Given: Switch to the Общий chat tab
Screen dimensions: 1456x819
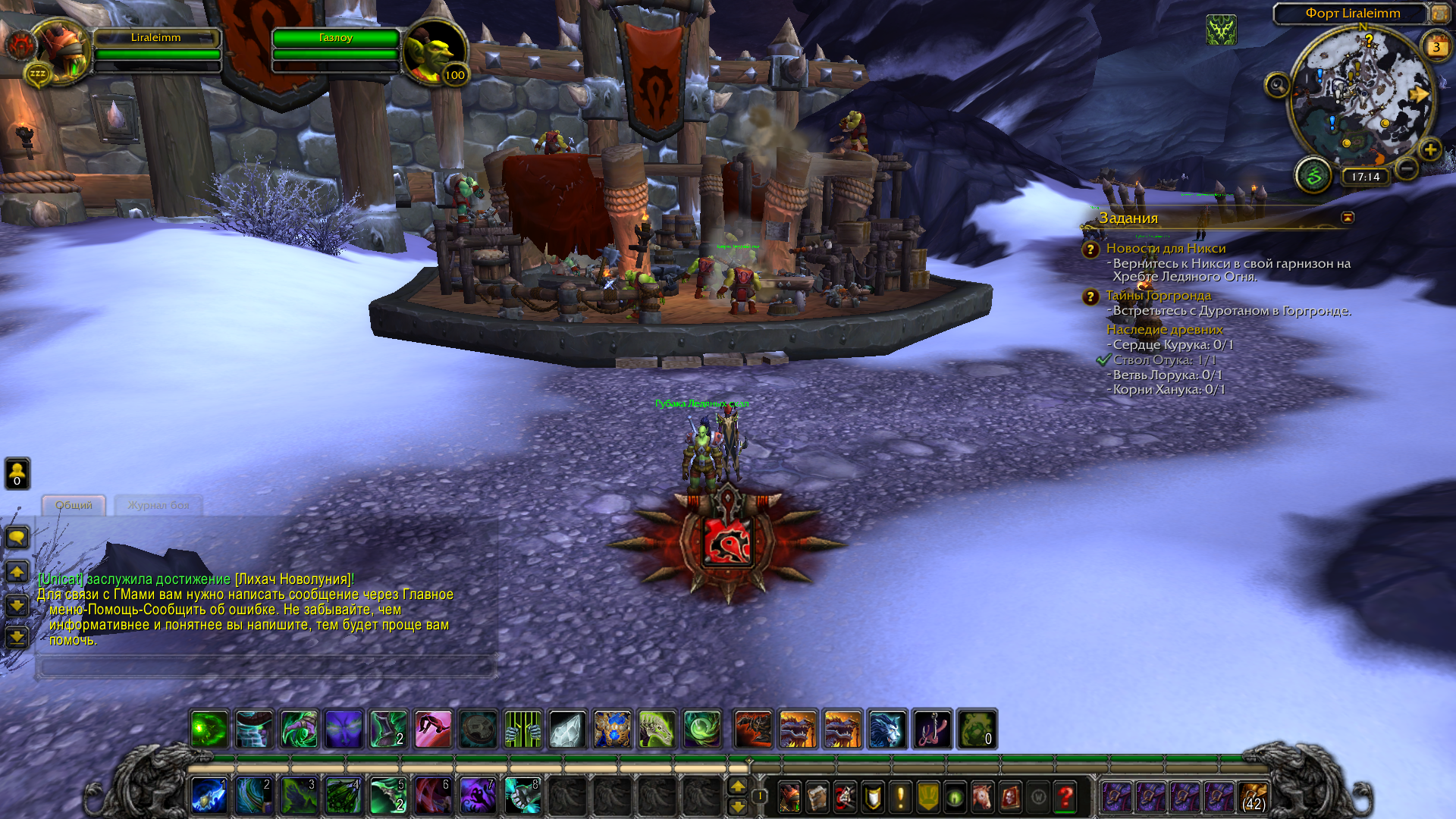Looking at the screenshot, I should [74, 505].
